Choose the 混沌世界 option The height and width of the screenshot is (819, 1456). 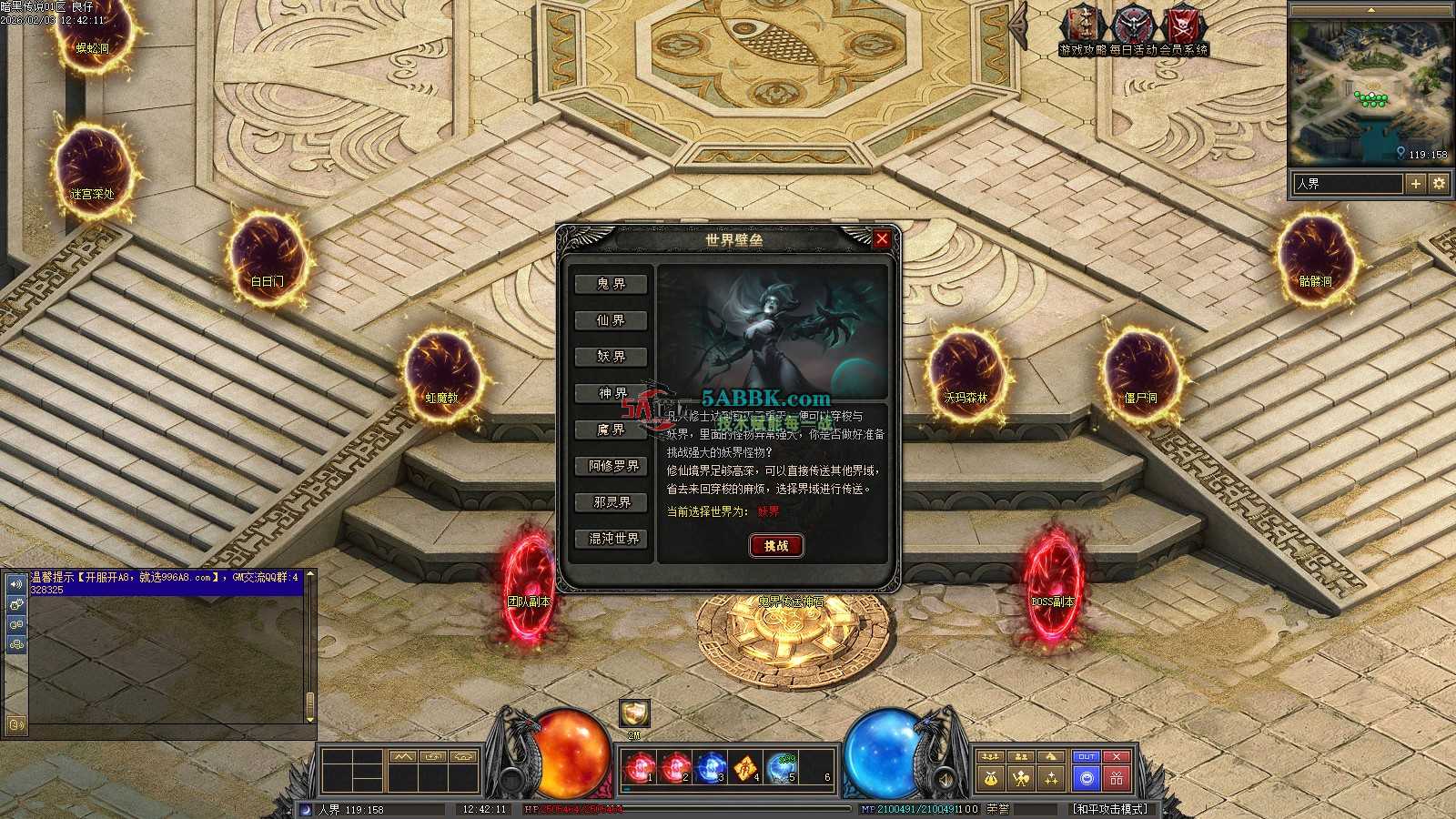click(613, 539)
